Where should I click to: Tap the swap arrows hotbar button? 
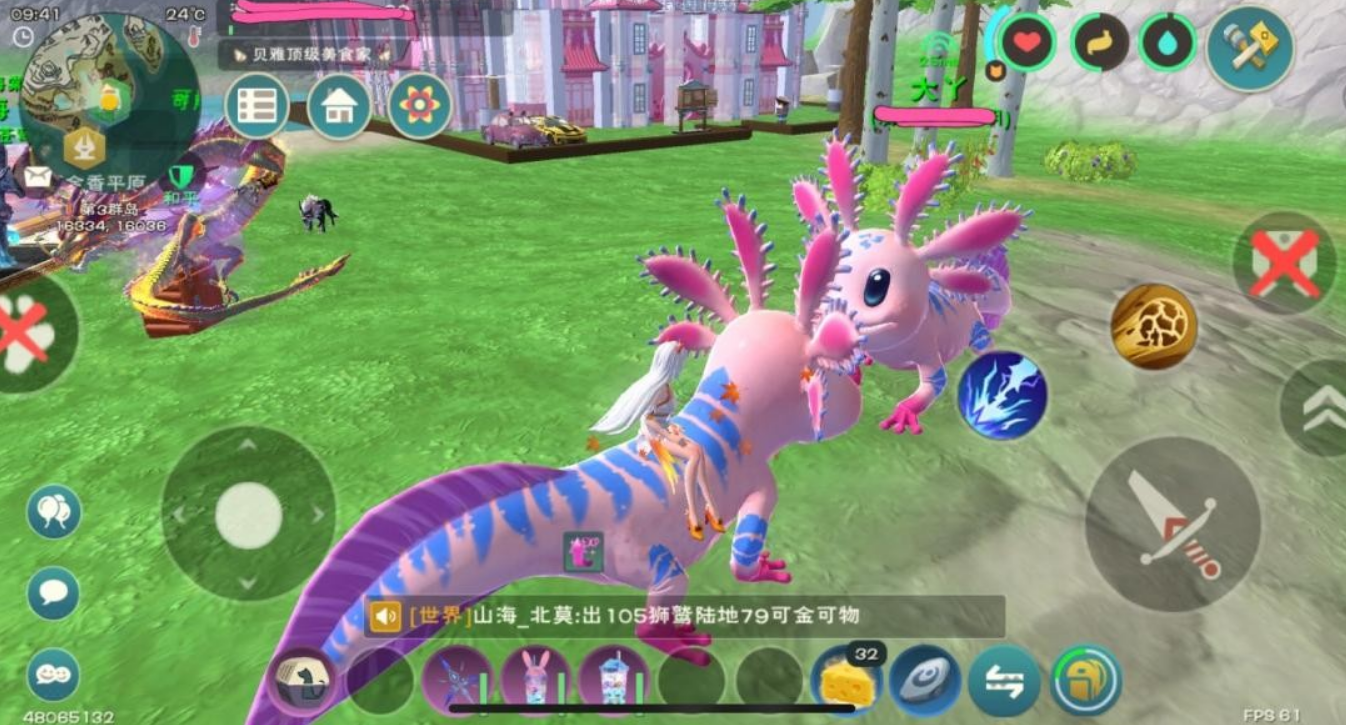pyautogui.click(x=1003, y=681)
